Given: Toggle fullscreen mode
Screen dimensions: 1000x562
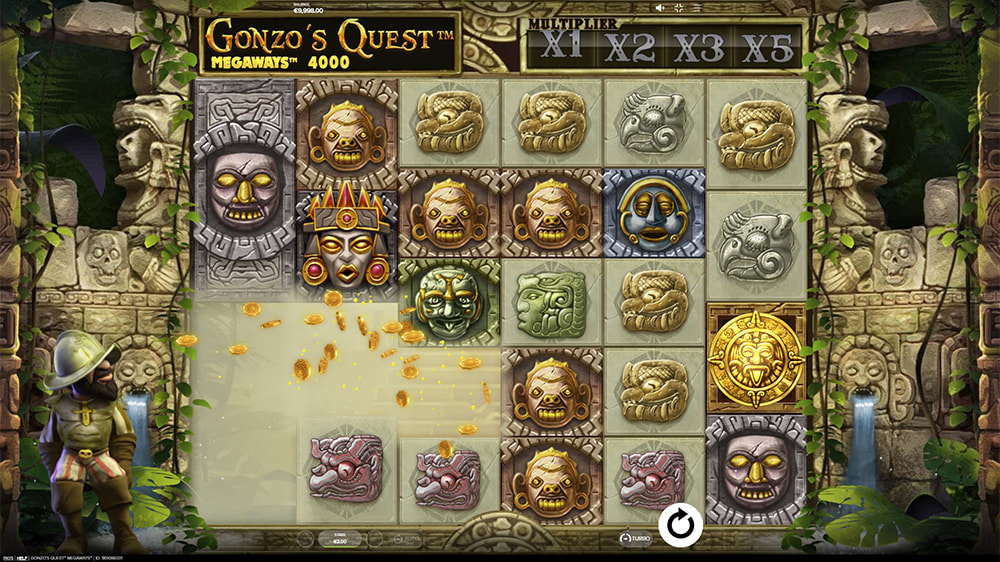Looking at the screenshot, I should 679,8.
